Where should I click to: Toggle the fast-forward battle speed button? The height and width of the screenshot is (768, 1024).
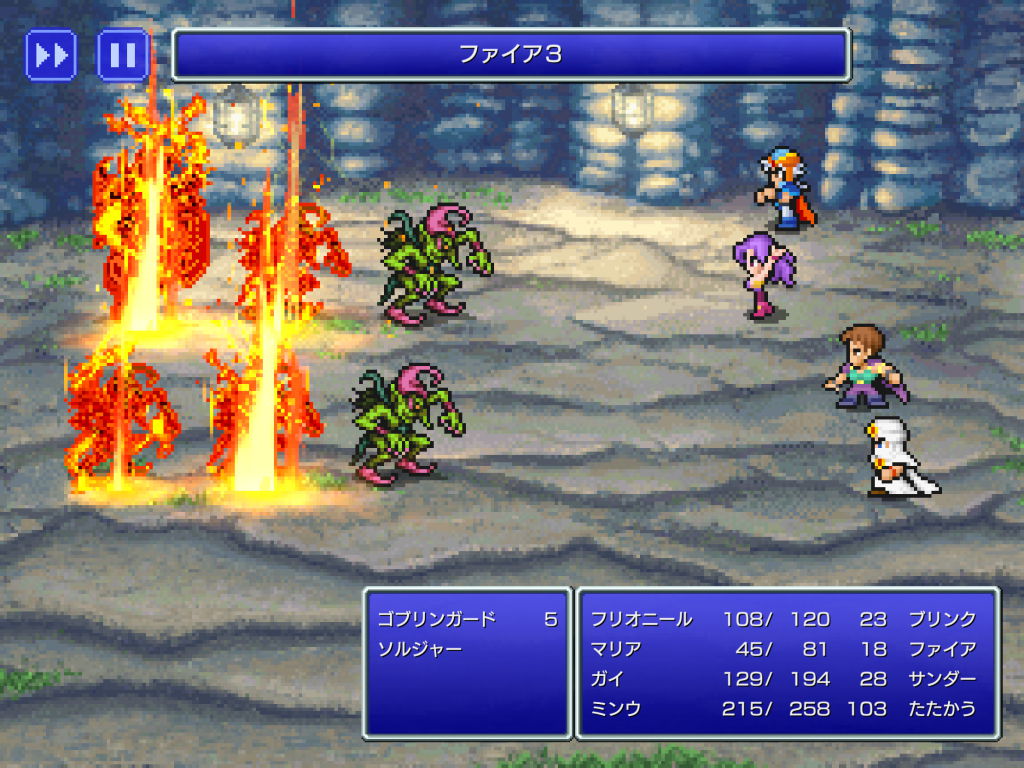pos(51,55)
